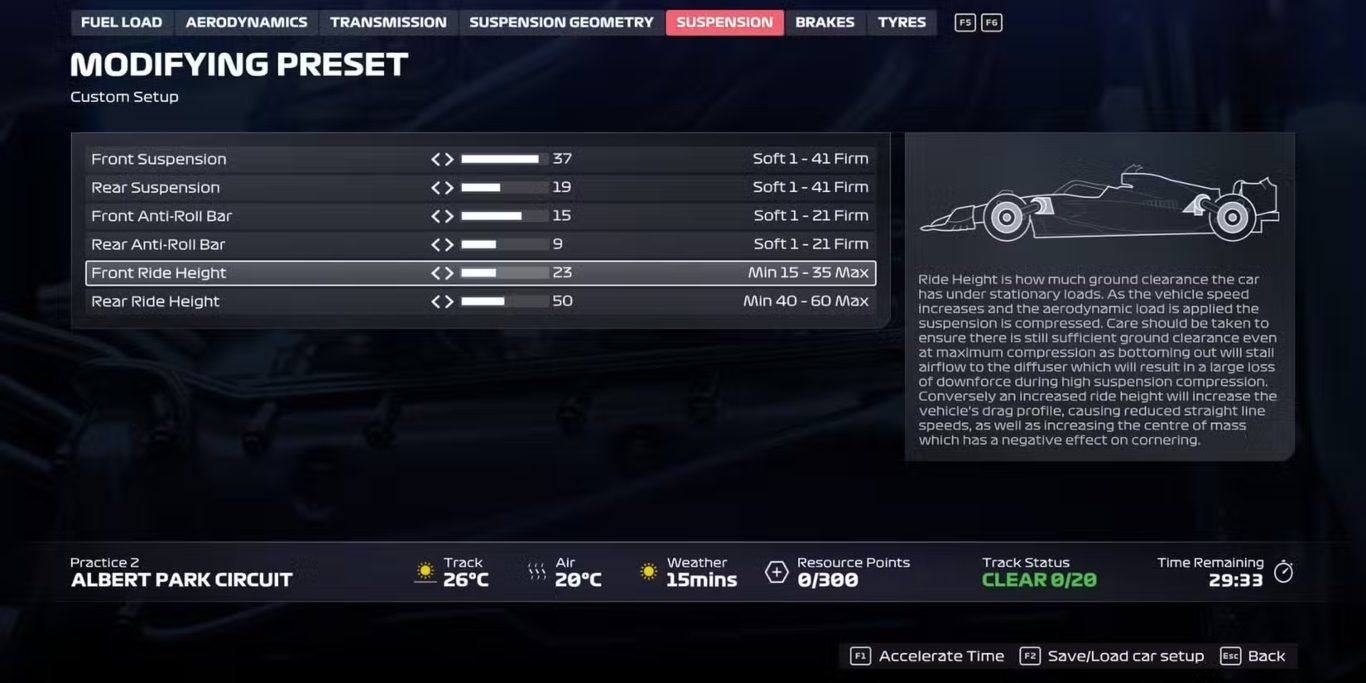
Task: Select the Transmission tab
Action: pos(388,22)
